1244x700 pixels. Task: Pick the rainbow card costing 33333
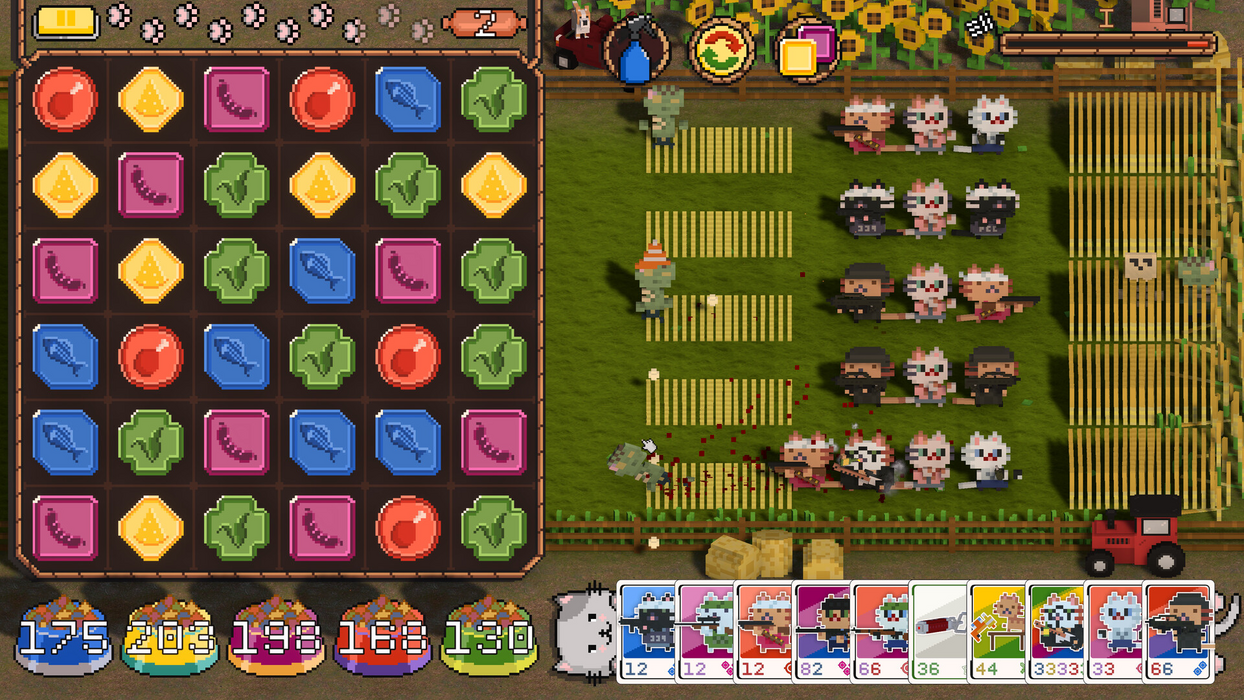tap(1055, 630)
